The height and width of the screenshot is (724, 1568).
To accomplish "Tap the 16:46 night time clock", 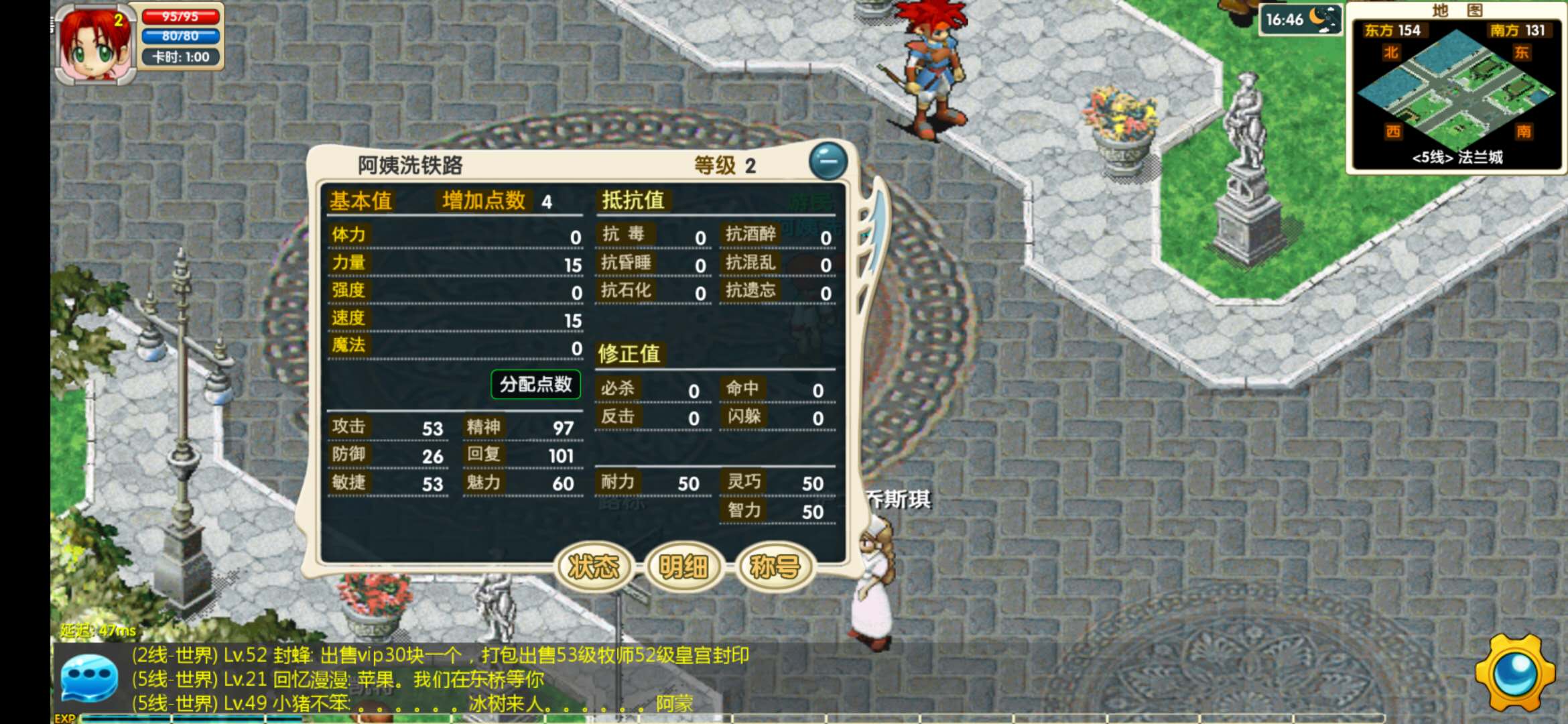I will click(x=1299, y=19).
